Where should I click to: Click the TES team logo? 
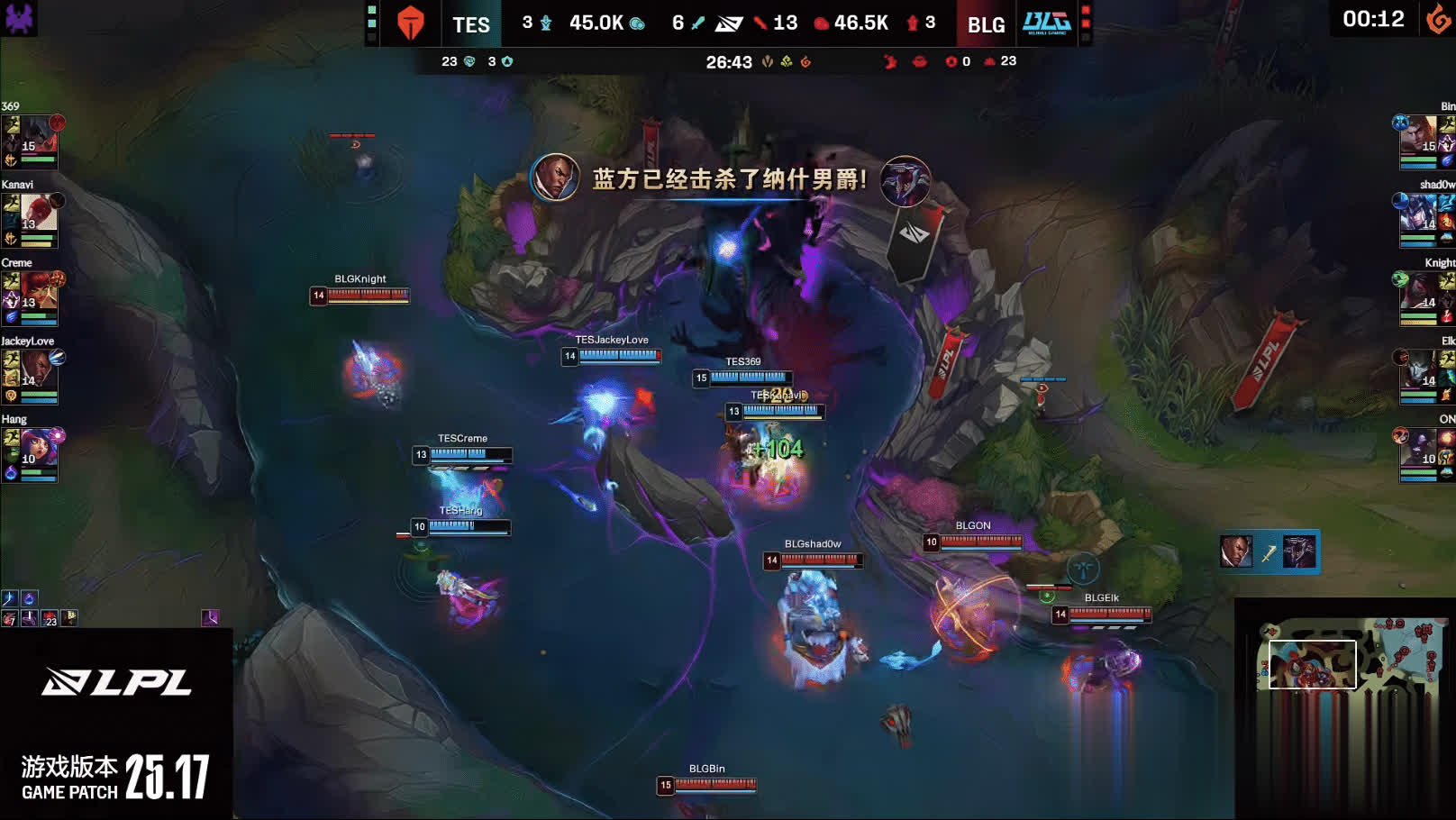click(411, 23)
